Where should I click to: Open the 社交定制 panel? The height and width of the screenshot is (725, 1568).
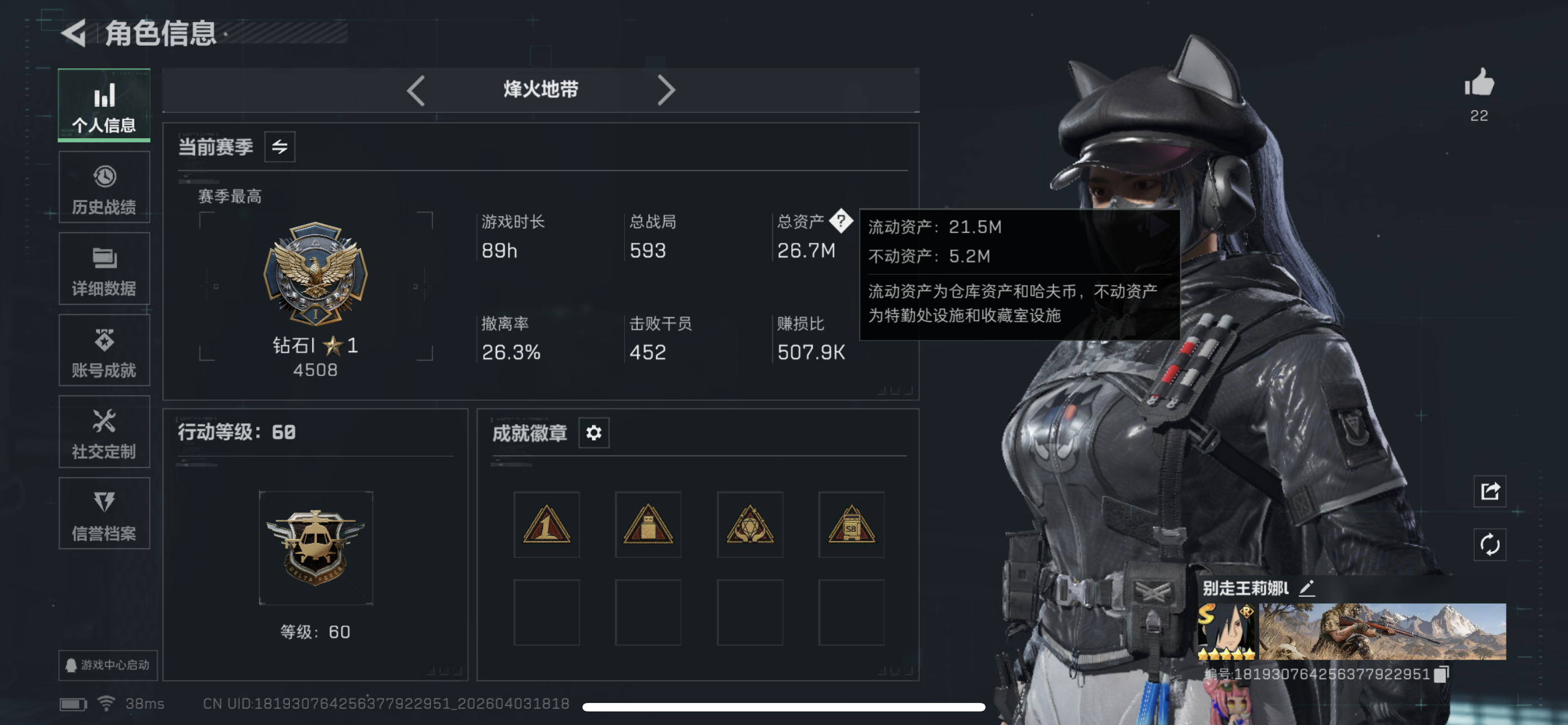pos(104,431)
